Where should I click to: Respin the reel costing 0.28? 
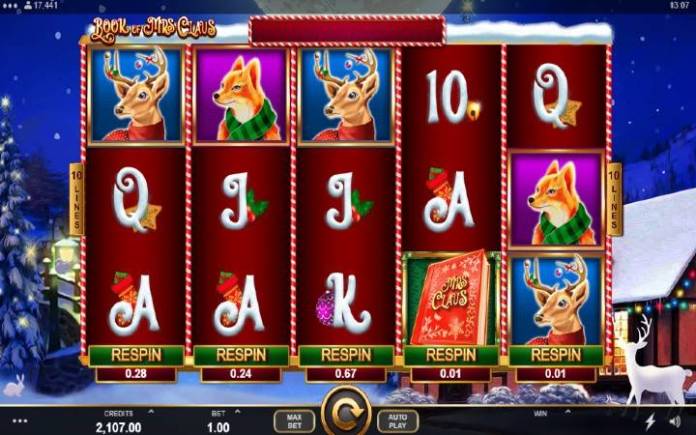click(137, 355)
